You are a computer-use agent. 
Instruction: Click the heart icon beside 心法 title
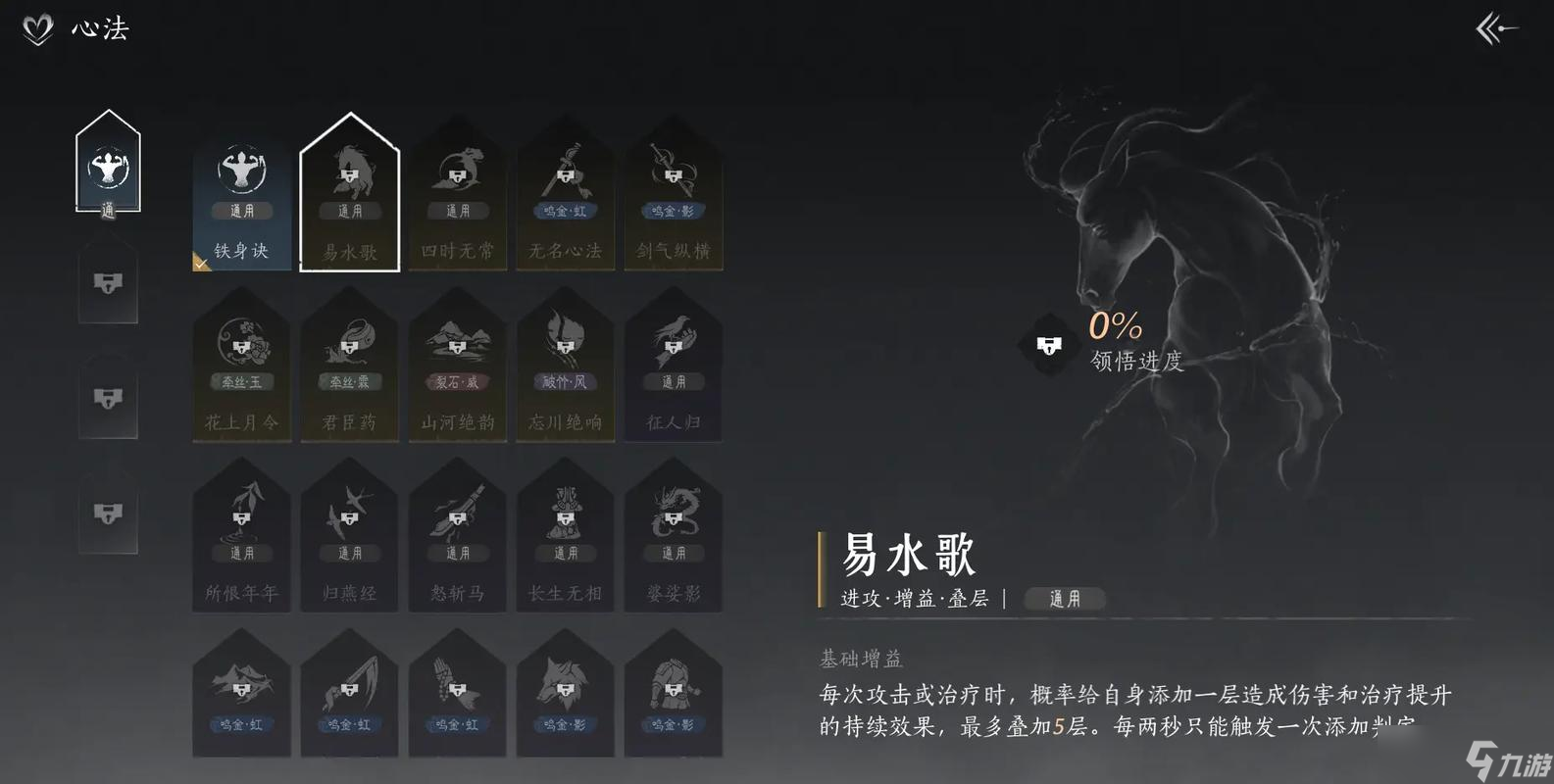[x=35, y=29]
